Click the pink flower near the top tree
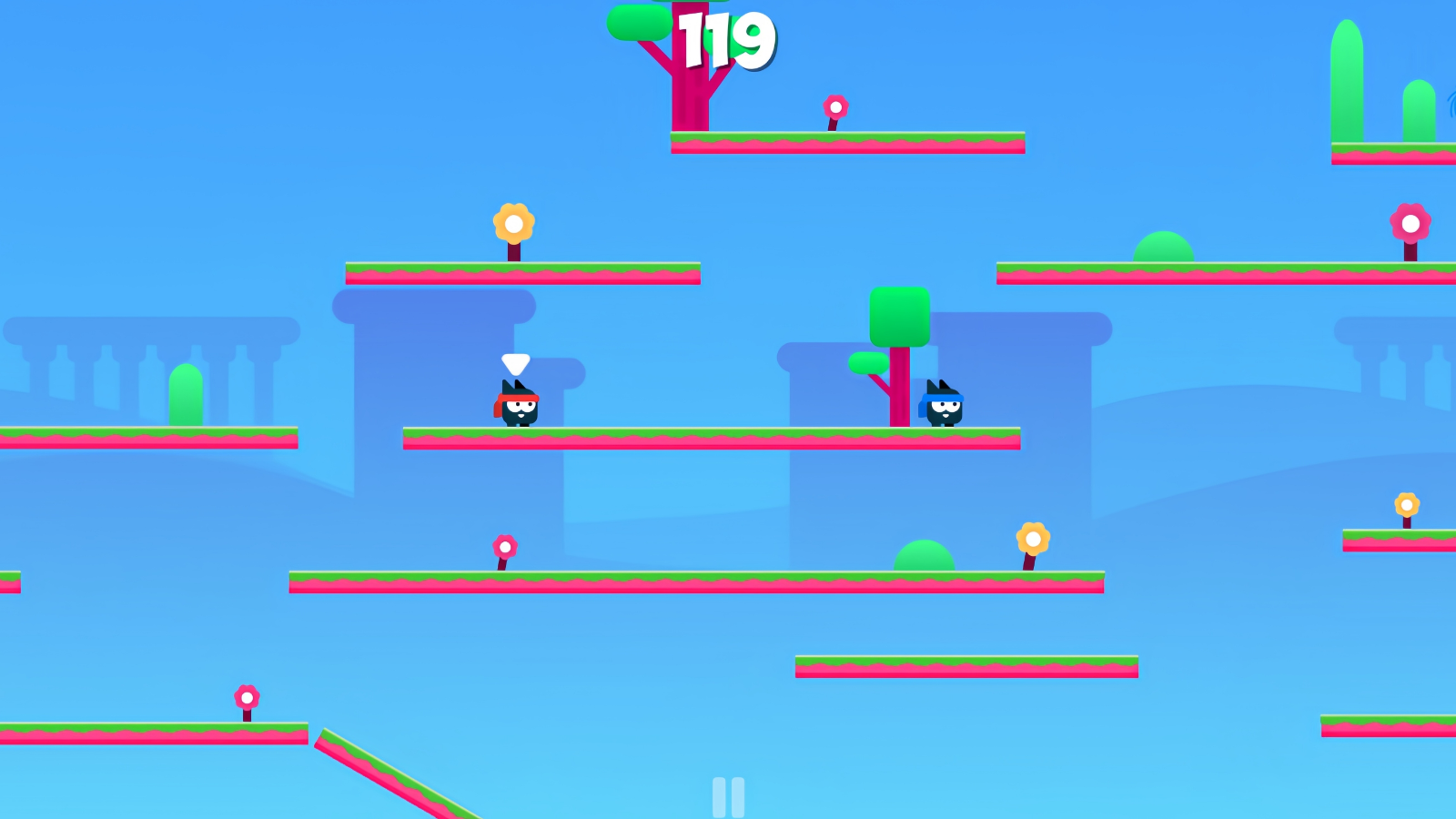1456x819 pixels. click(x=836, y=106)
